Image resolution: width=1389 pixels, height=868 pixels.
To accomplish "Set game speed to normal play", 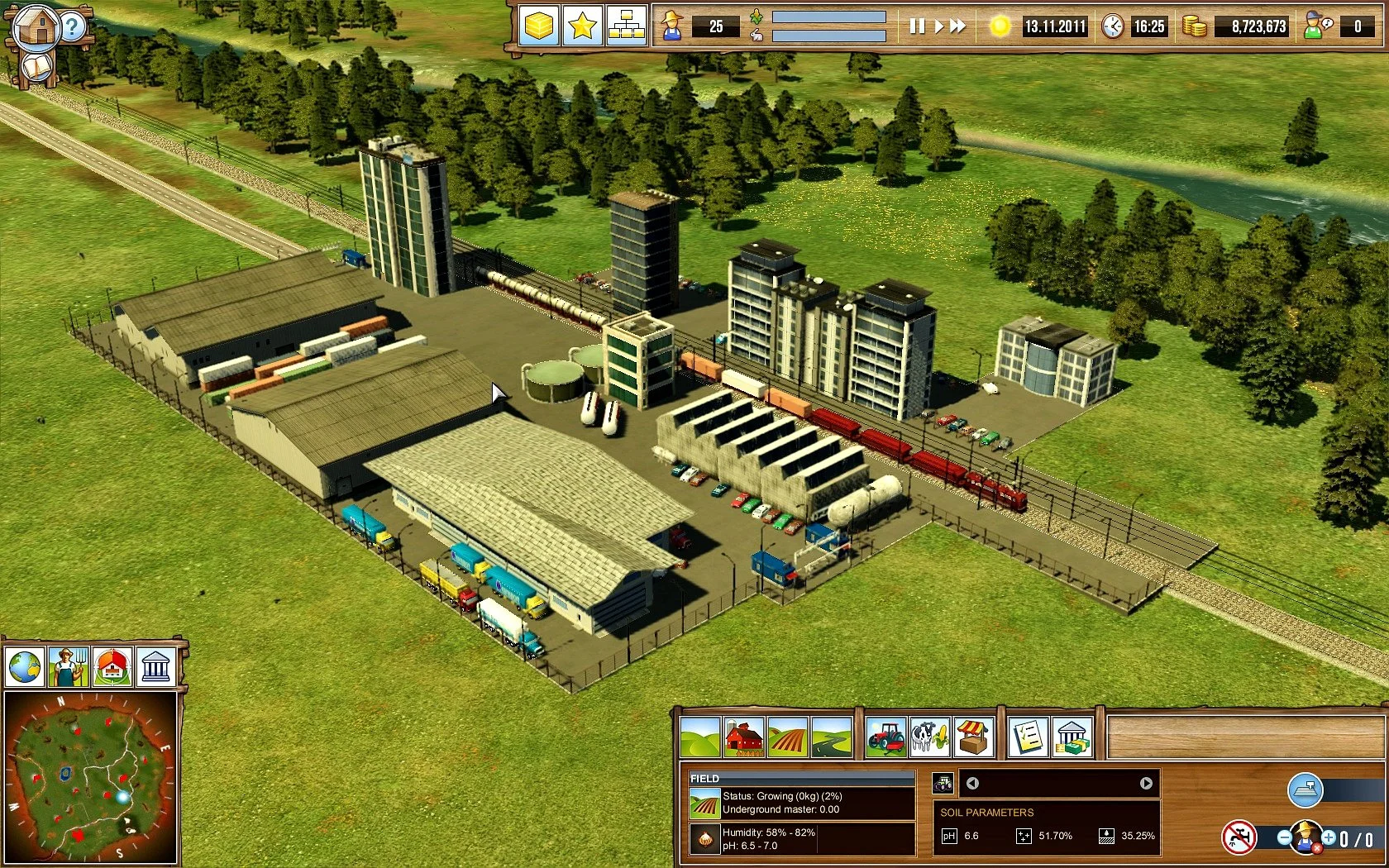I will 938,26.
